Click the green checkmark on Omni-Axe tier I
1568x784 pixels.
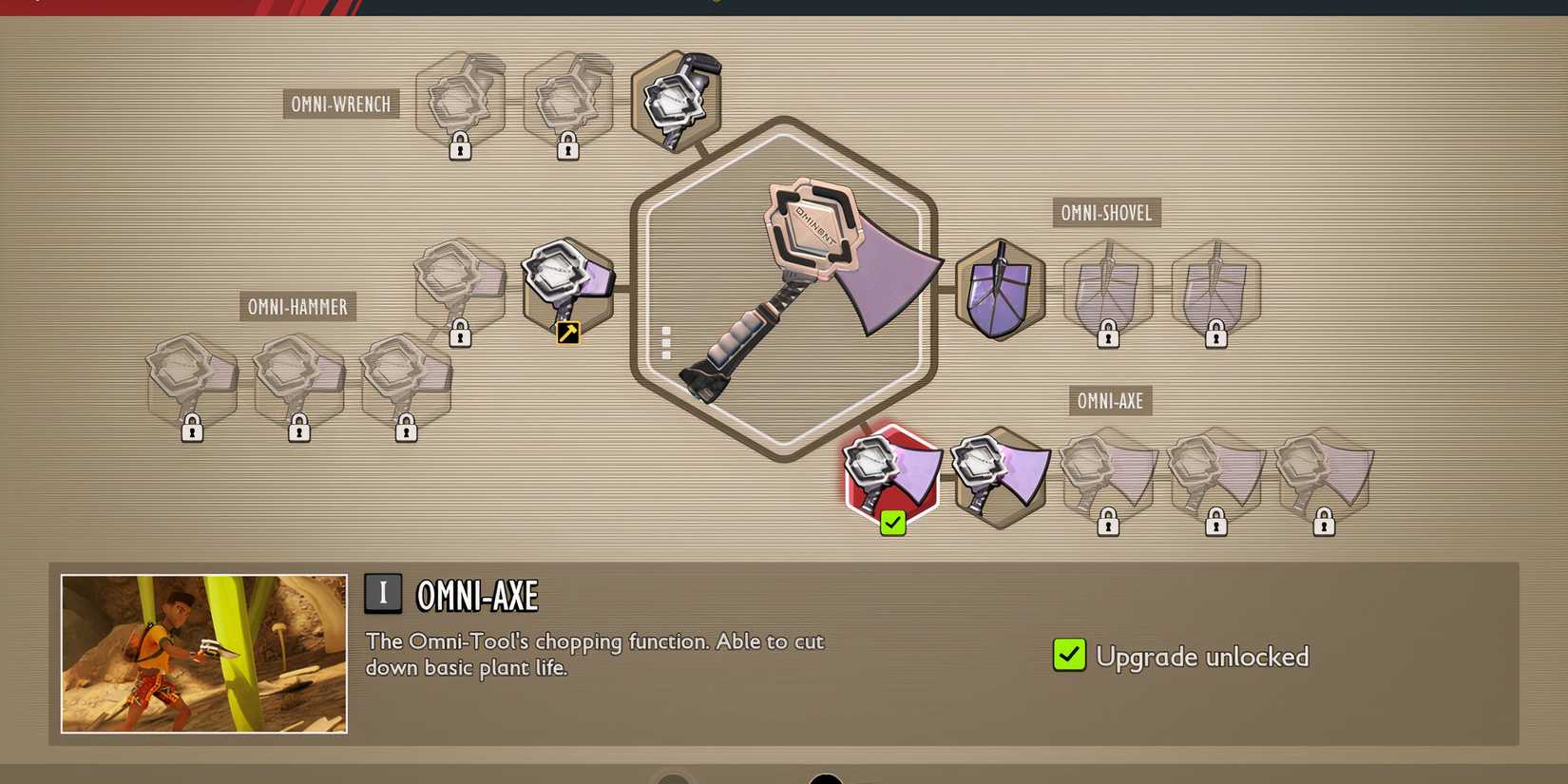coord(891,522)
